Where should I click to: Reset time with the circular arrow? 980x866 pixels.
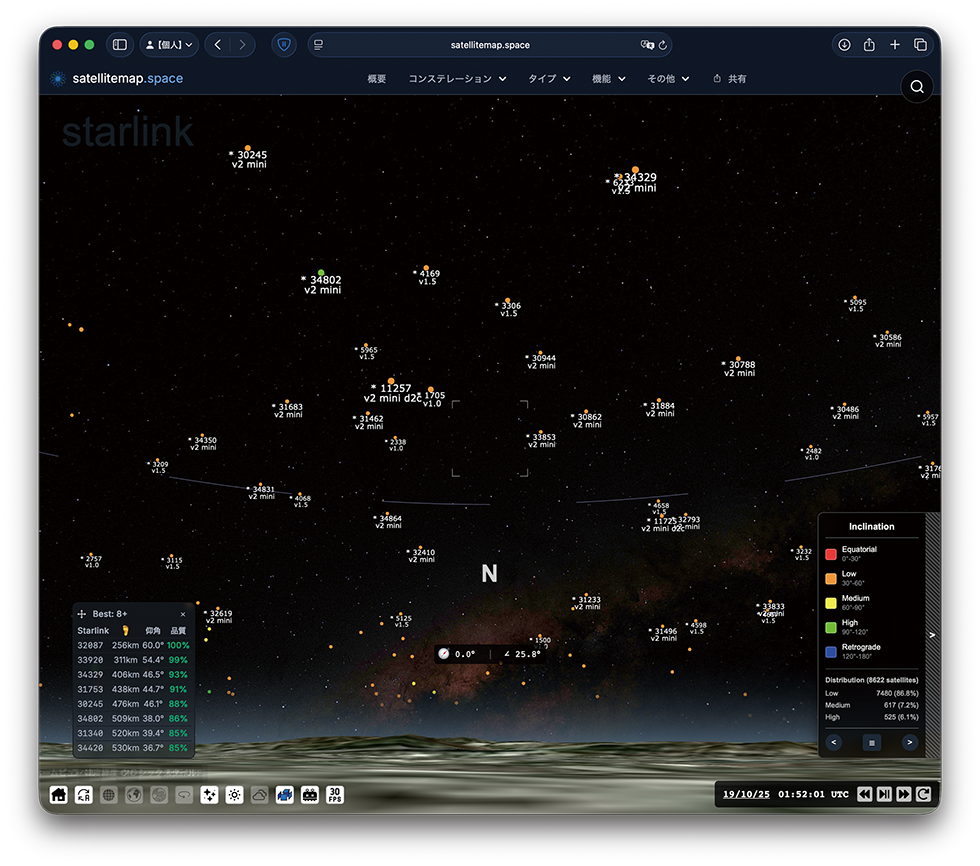[x=923, y=794]
